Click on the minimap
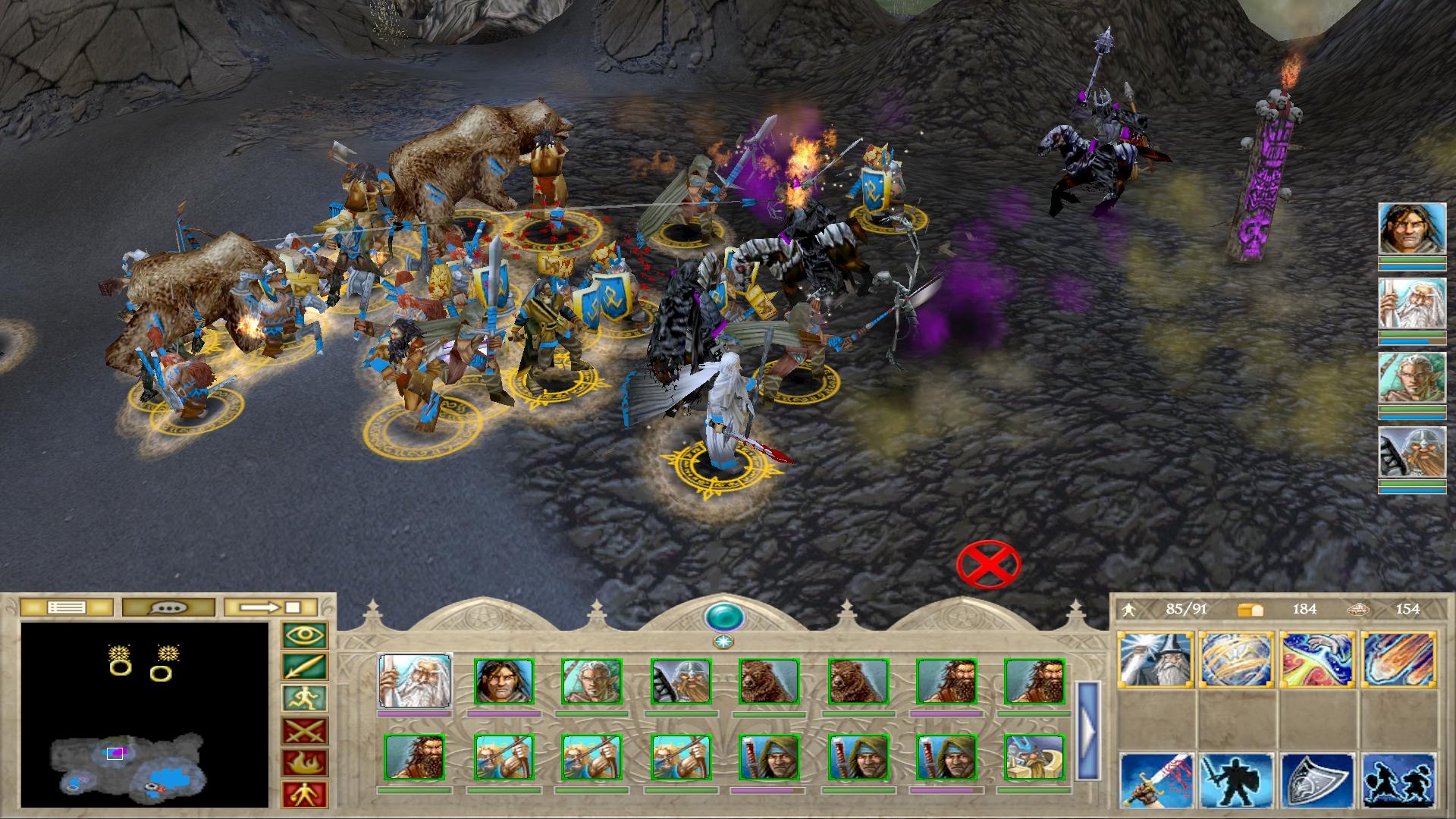The image size is (1456, 819). [144, 714]
